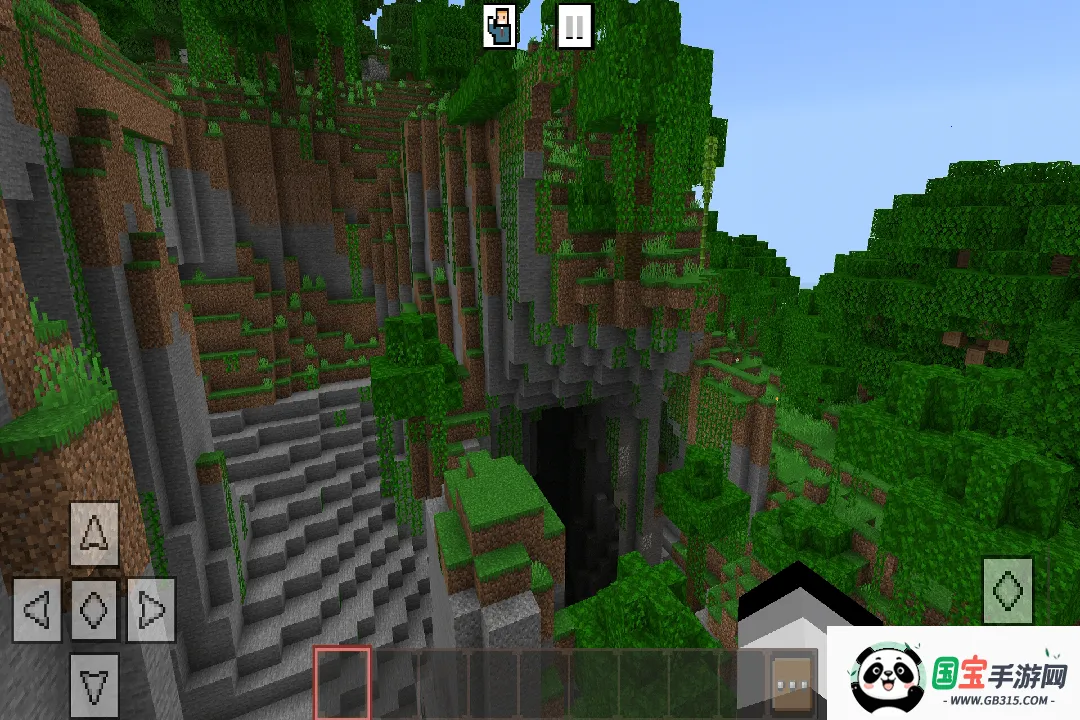This screenshot has width=1080, height=720.
Task: Tap the down arrow movement button
Action: (95, 685)
